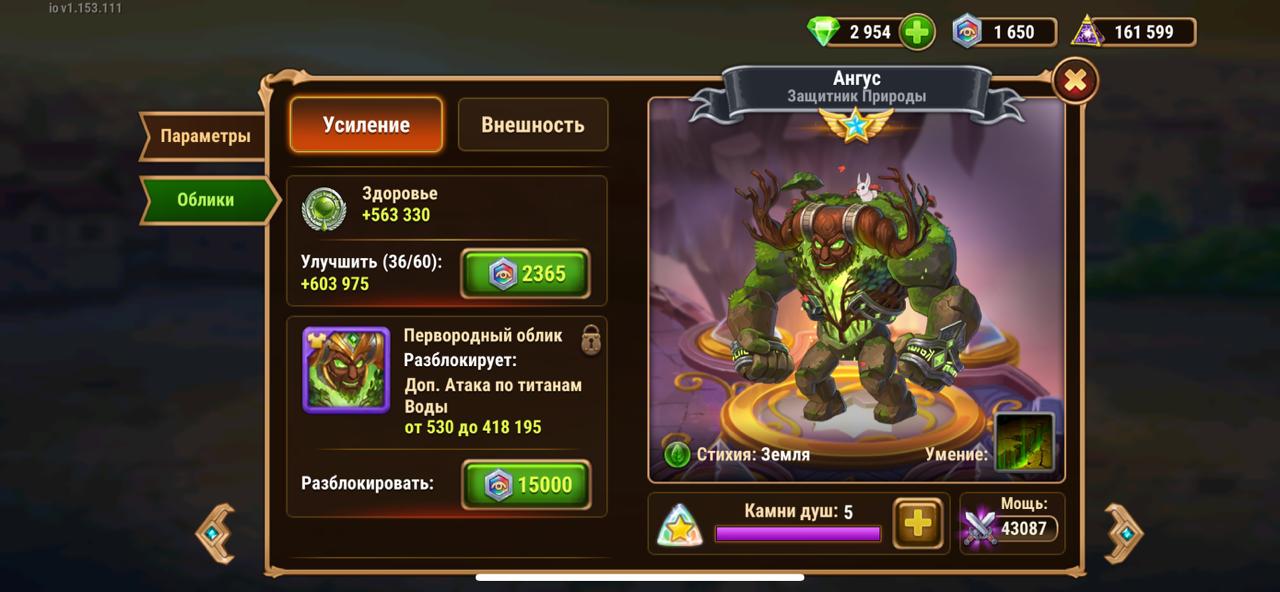1280x592 pixels.
Task: Go to the previous titan
Action: coord(215,533)
